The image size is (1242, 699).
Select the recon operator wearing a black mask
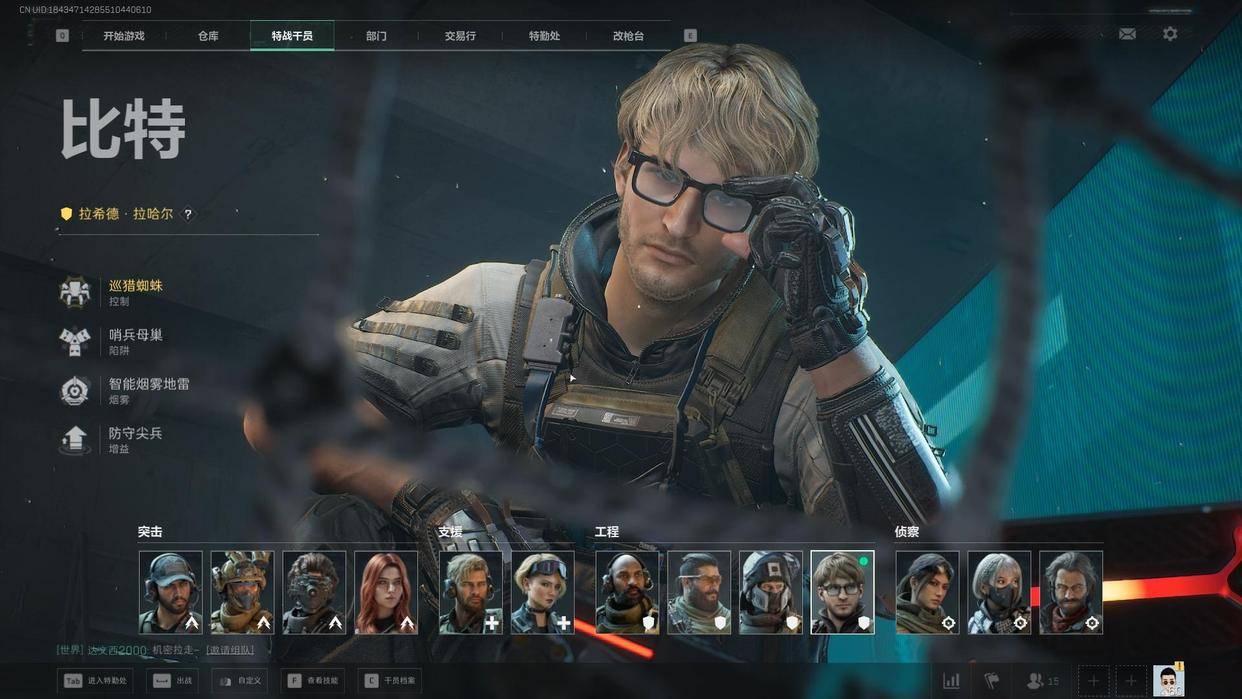[999, 592]
